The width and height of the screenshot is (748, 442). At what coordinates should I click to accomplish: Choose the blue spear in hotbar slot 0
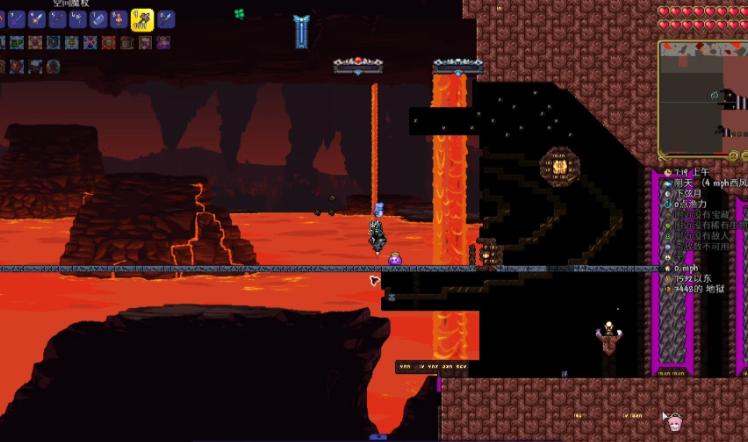click(x=166, y=19)
